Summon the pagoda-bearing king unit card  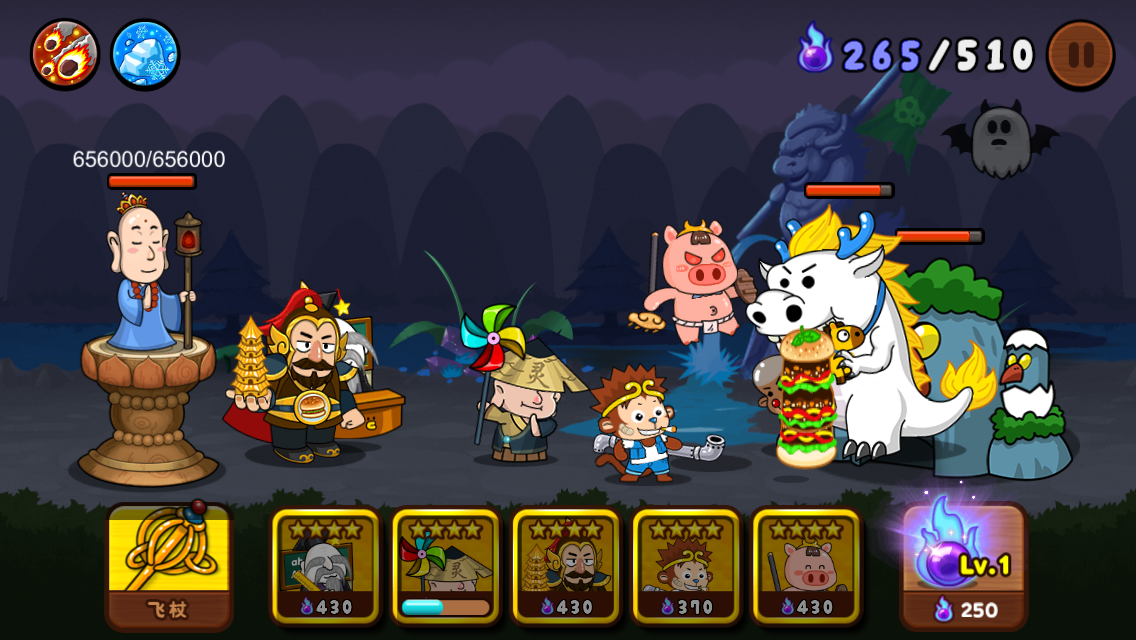tap(566, 566)
